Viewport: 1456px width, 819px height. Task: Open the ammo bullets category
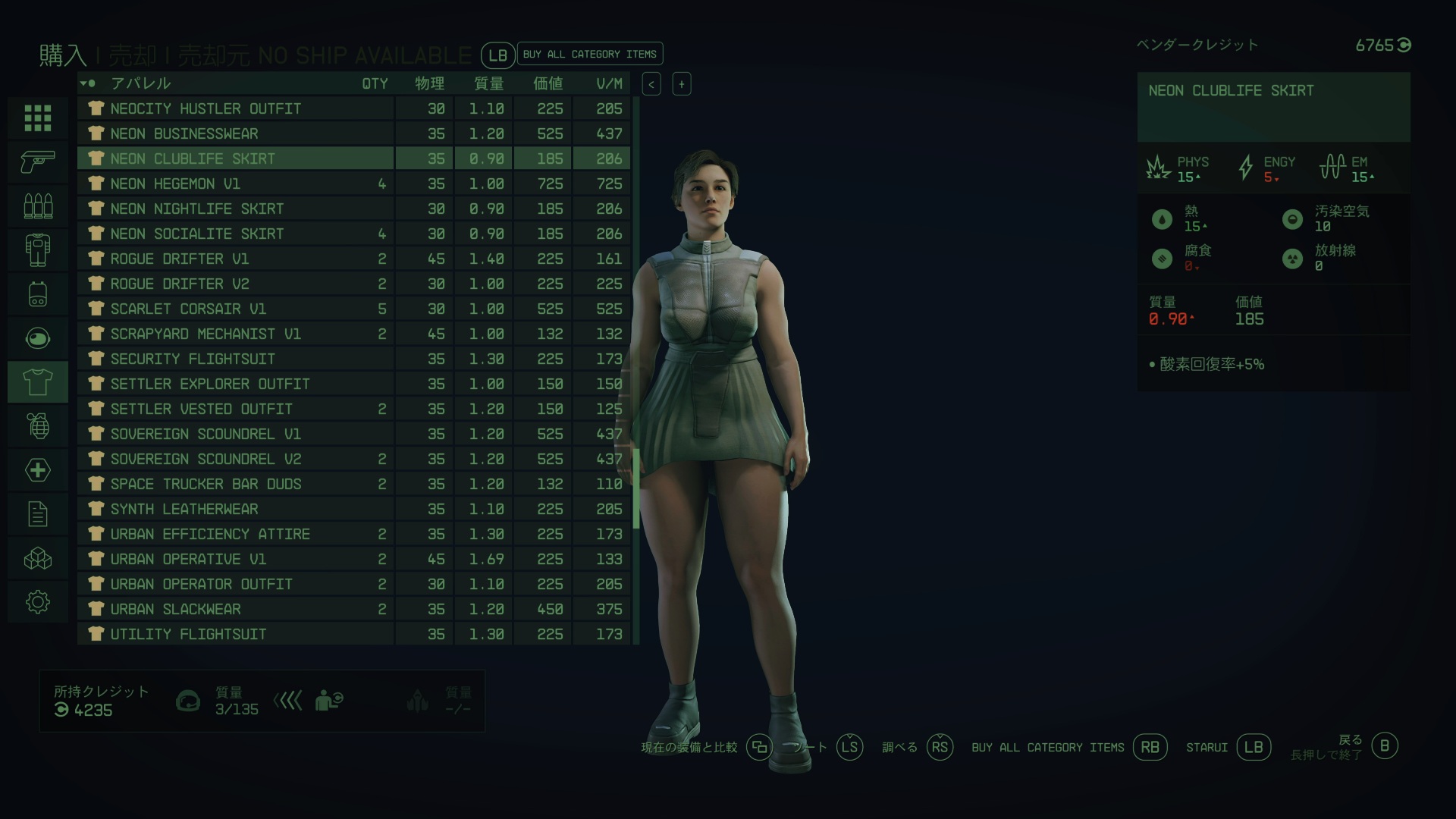coord(38,206)
